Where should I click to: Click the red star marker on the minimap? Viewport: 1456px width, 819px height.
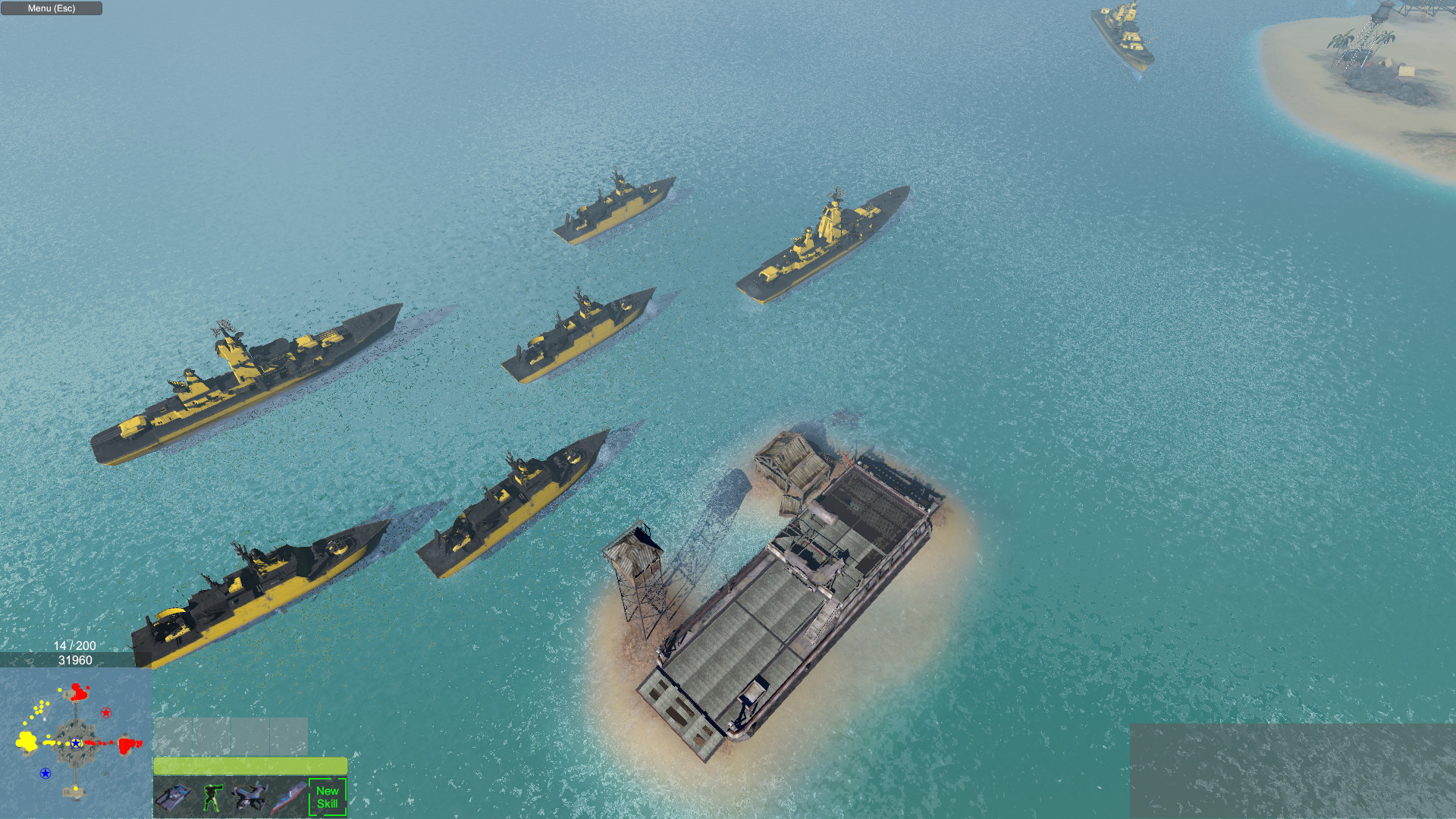pos(106,712)
